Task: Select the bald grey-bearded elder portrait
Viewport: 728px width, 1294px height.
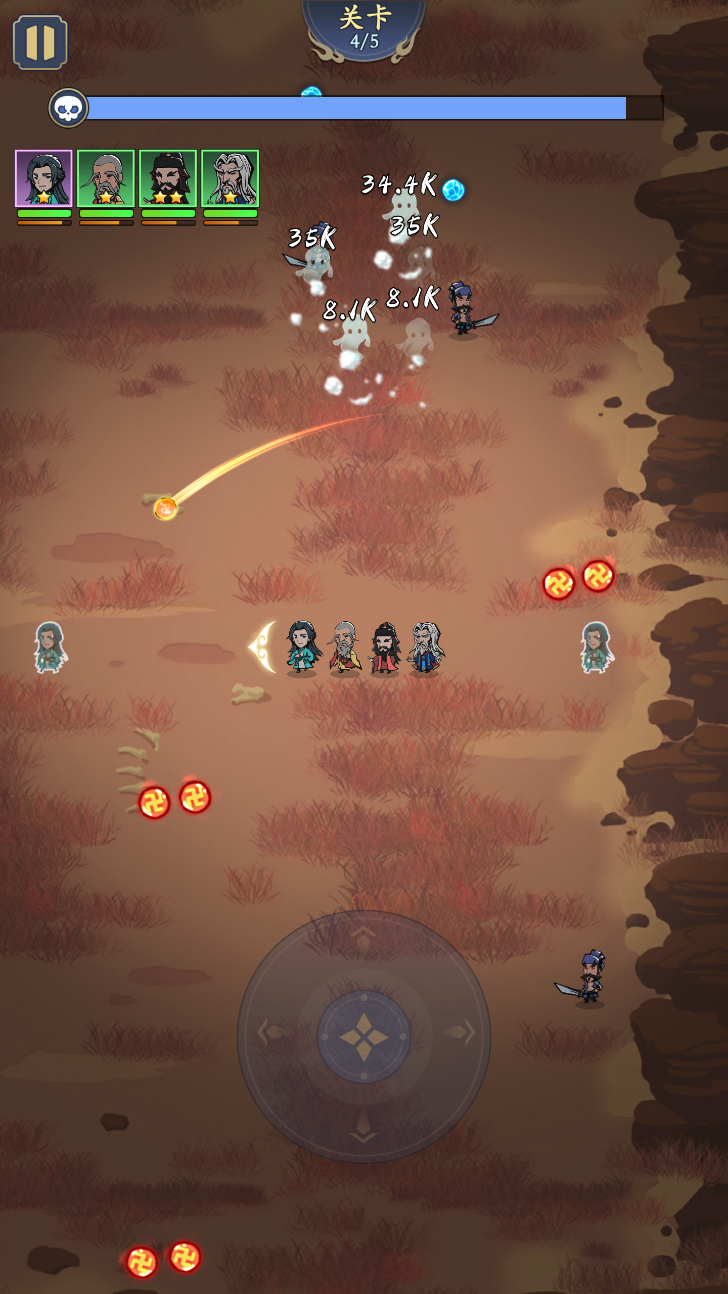Action: point(106,178)
